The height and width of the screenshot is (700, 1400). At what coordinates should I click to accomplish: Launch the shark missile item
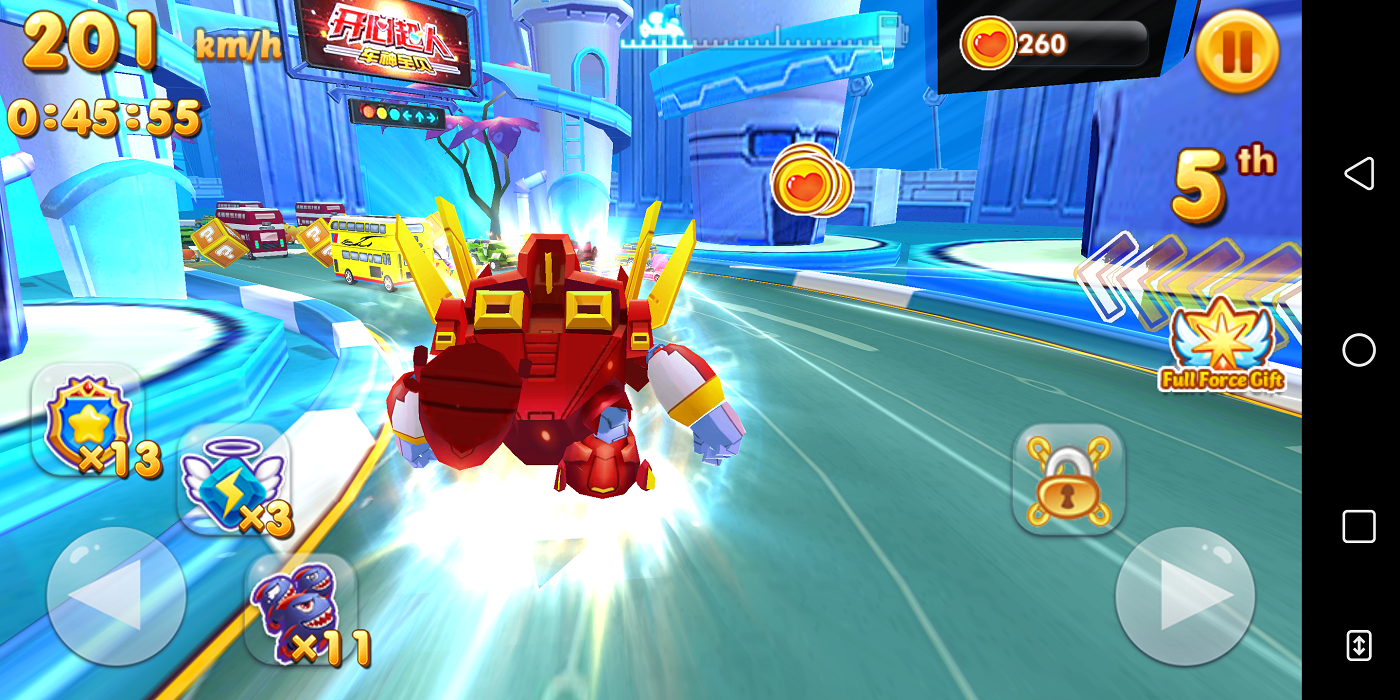coord(301,609)
